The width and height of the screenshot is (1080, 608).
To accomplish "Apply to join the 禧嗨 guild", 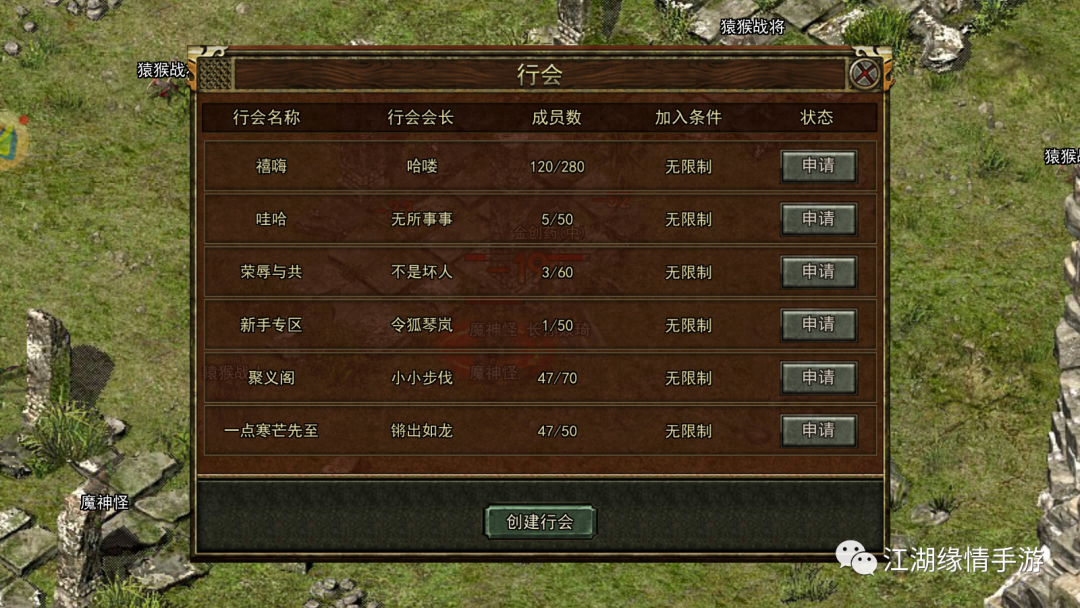I will point(818,166).
